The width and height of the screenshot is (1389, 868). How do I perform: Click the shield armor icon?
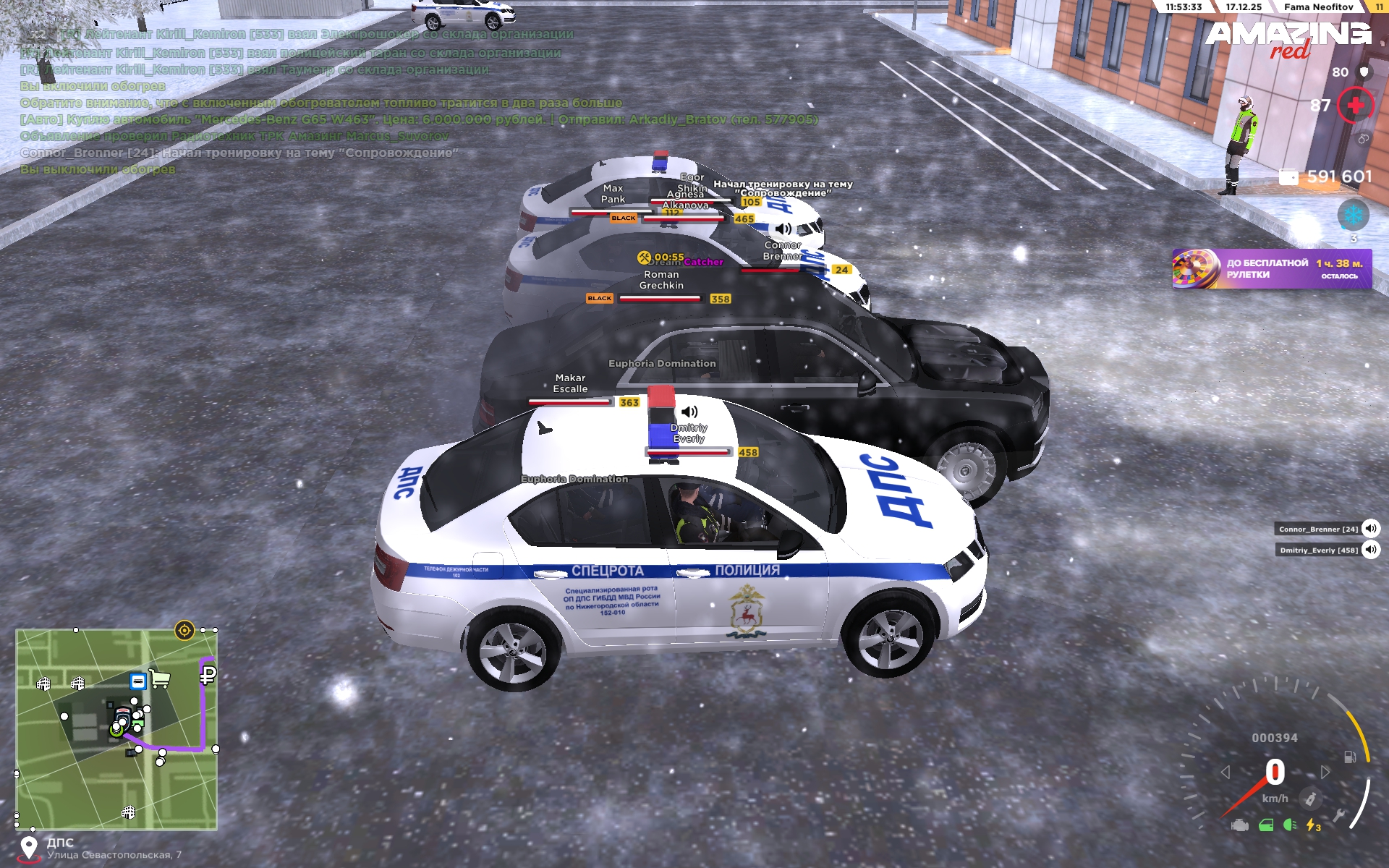1364,72
